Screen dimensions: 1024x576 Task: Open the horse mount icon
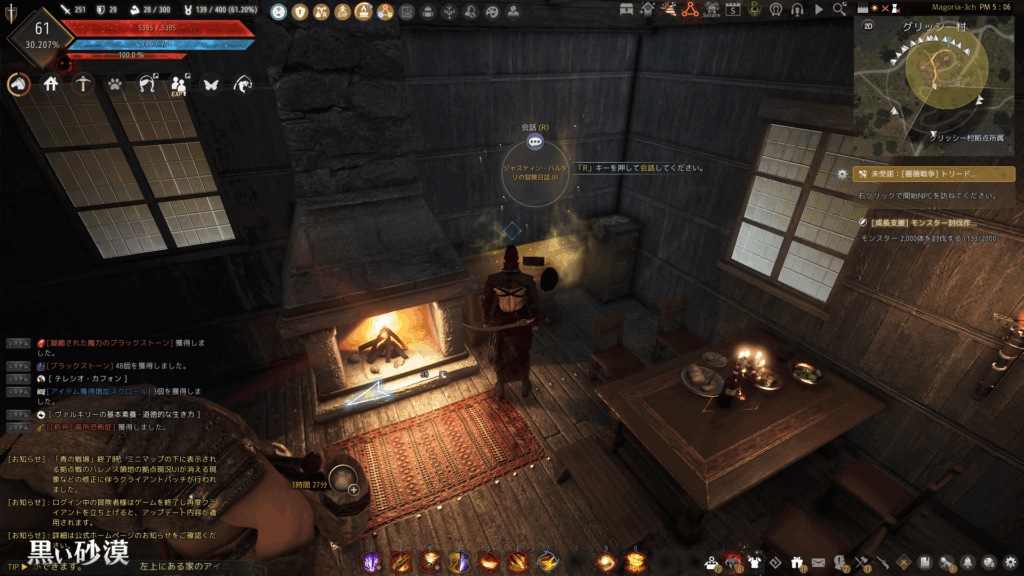(x=17, y=85)
